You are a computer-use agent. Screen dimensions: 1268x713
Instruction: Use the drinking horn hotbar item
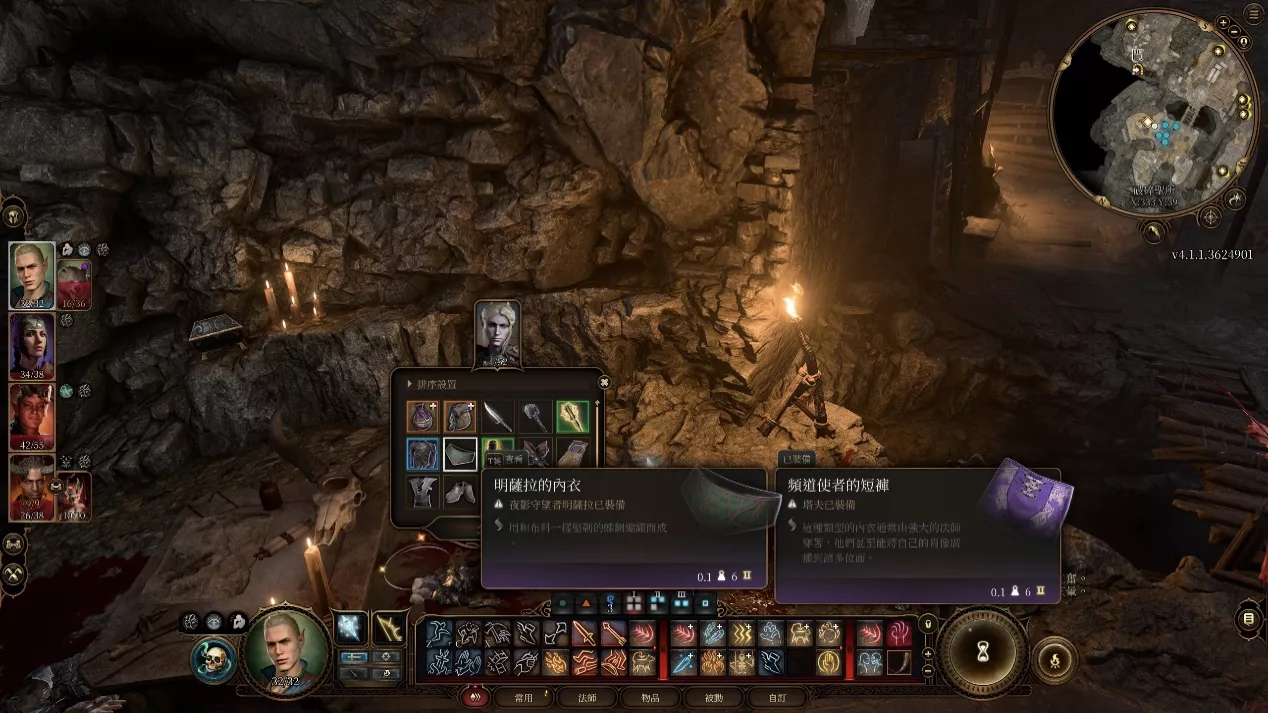point(898,662)
